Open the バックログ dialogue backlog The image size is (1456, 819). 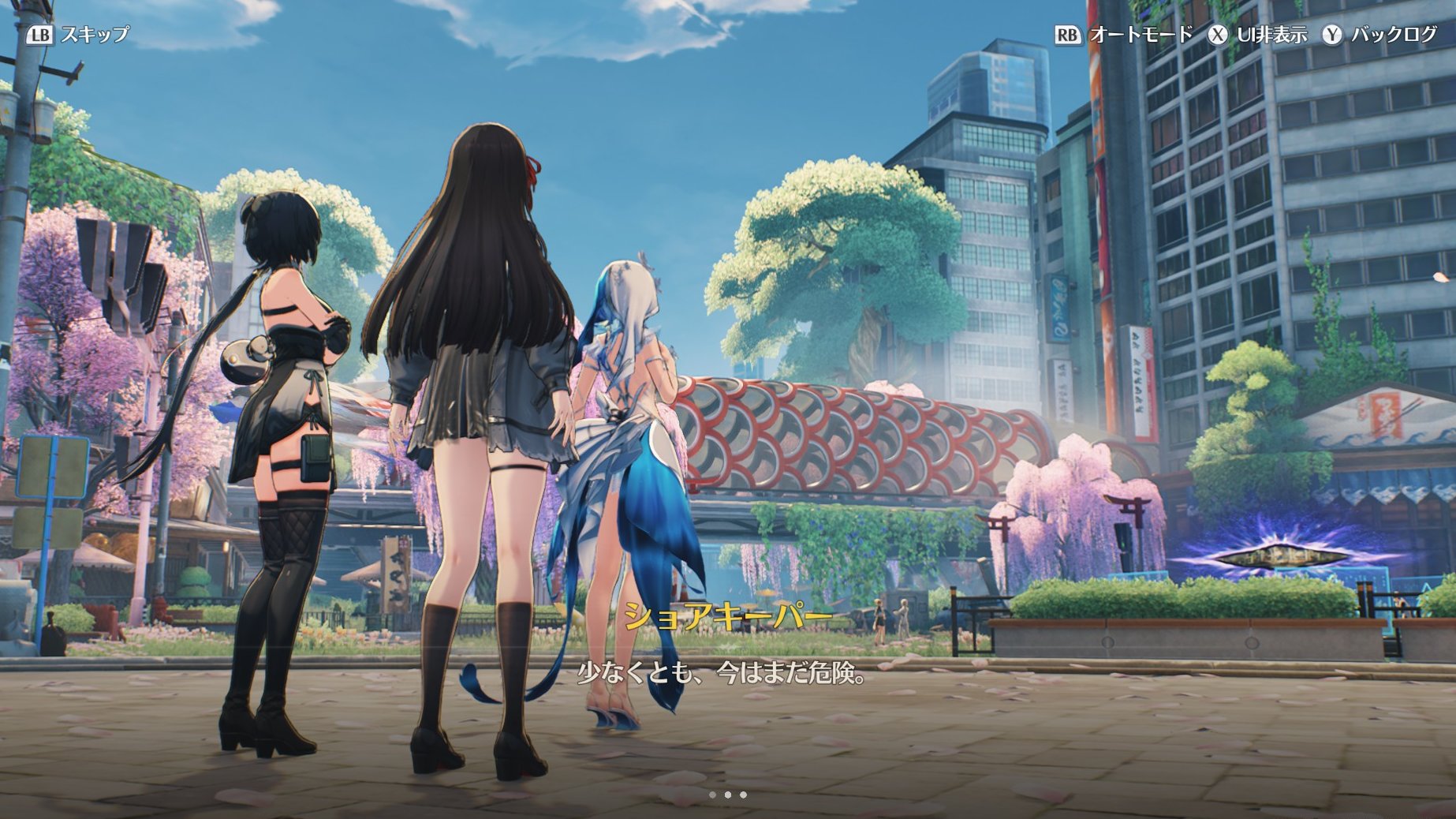coord(1394,35)
